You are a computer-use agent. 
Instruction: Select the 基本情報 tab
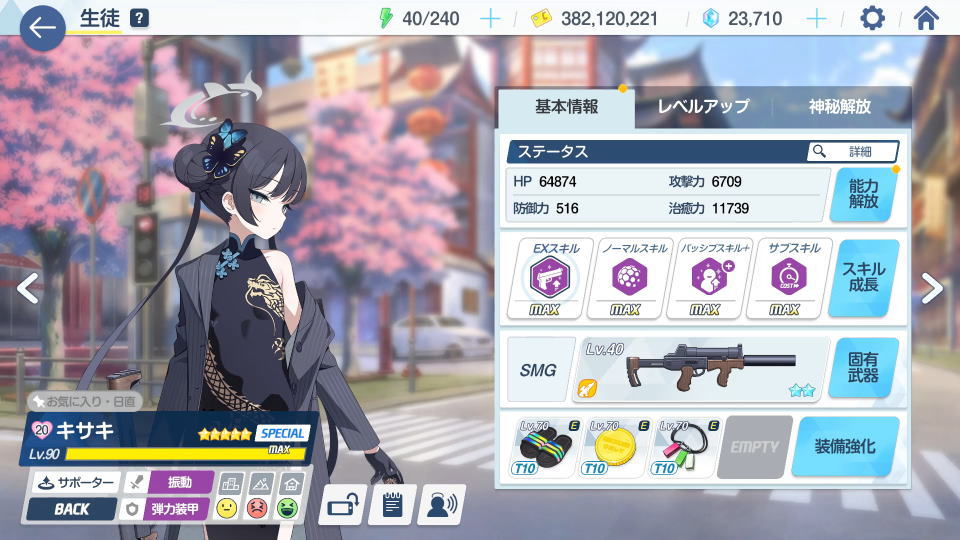566,107
